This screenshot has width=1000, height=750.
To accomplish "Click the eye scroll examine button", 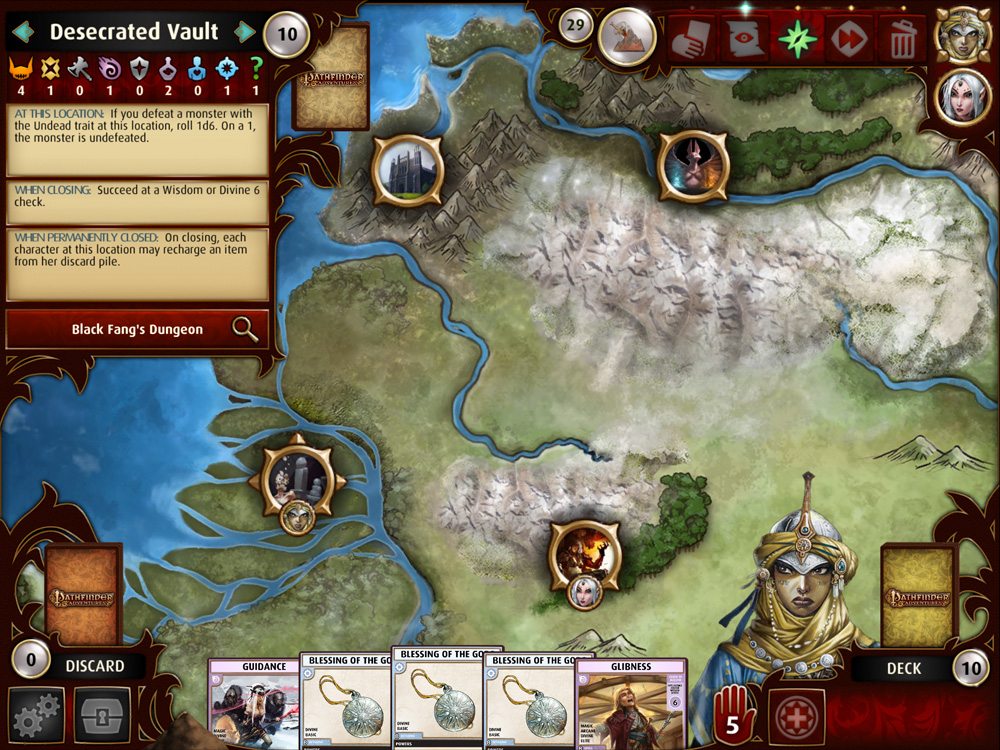I will [745, 38].
